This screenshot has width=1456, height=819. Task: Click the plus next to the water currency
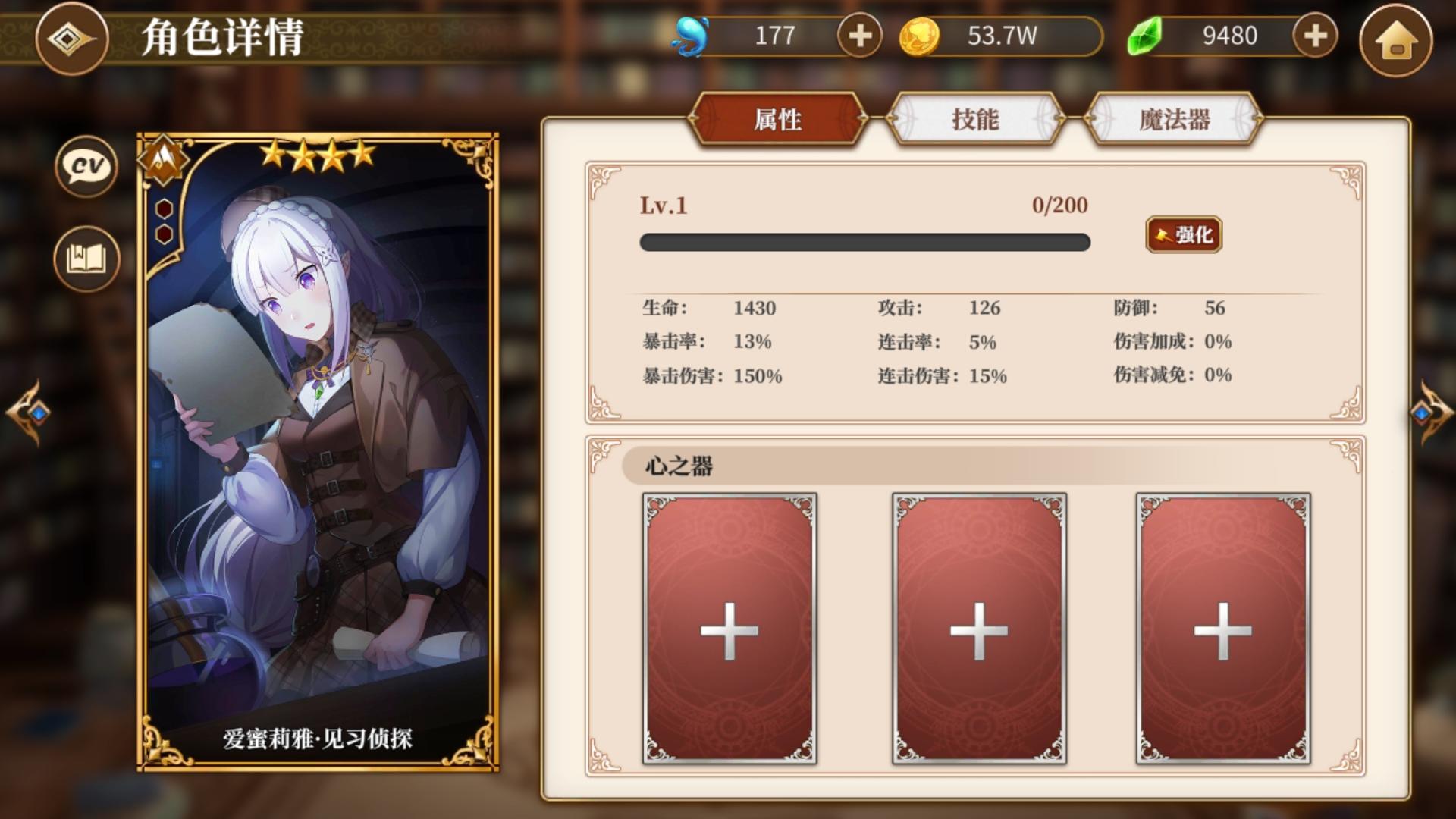(x=858, y=34)
